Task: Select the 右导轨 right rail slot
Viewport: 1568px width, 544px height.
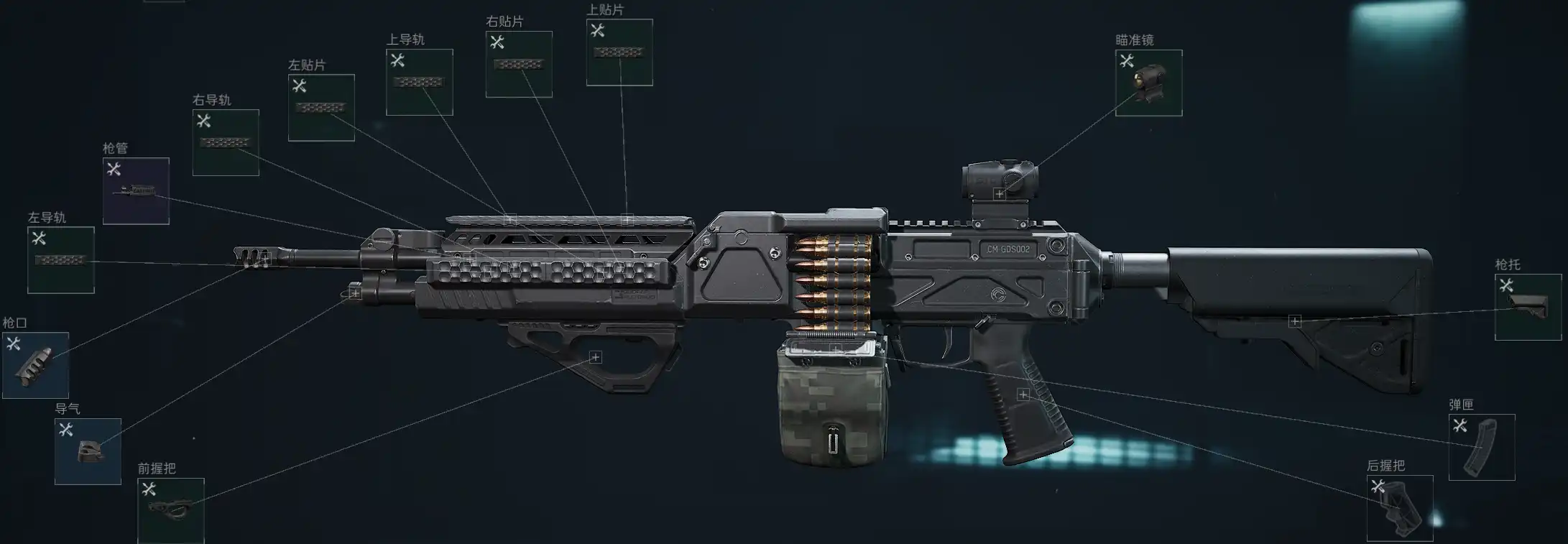Action: pyautogui.click(x=226, y=142)
